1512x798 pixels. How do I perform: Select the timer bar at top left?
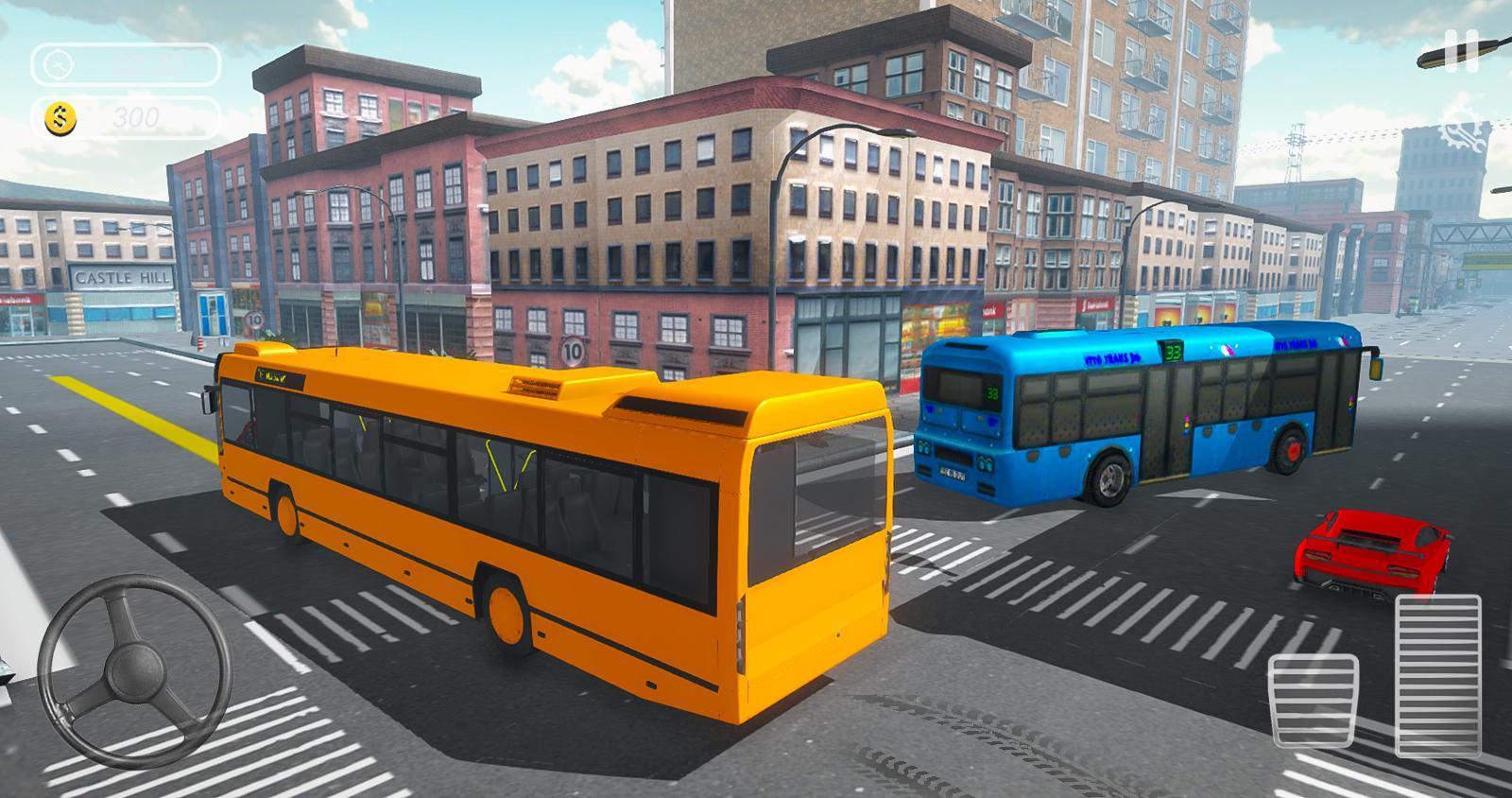[123, 66]
